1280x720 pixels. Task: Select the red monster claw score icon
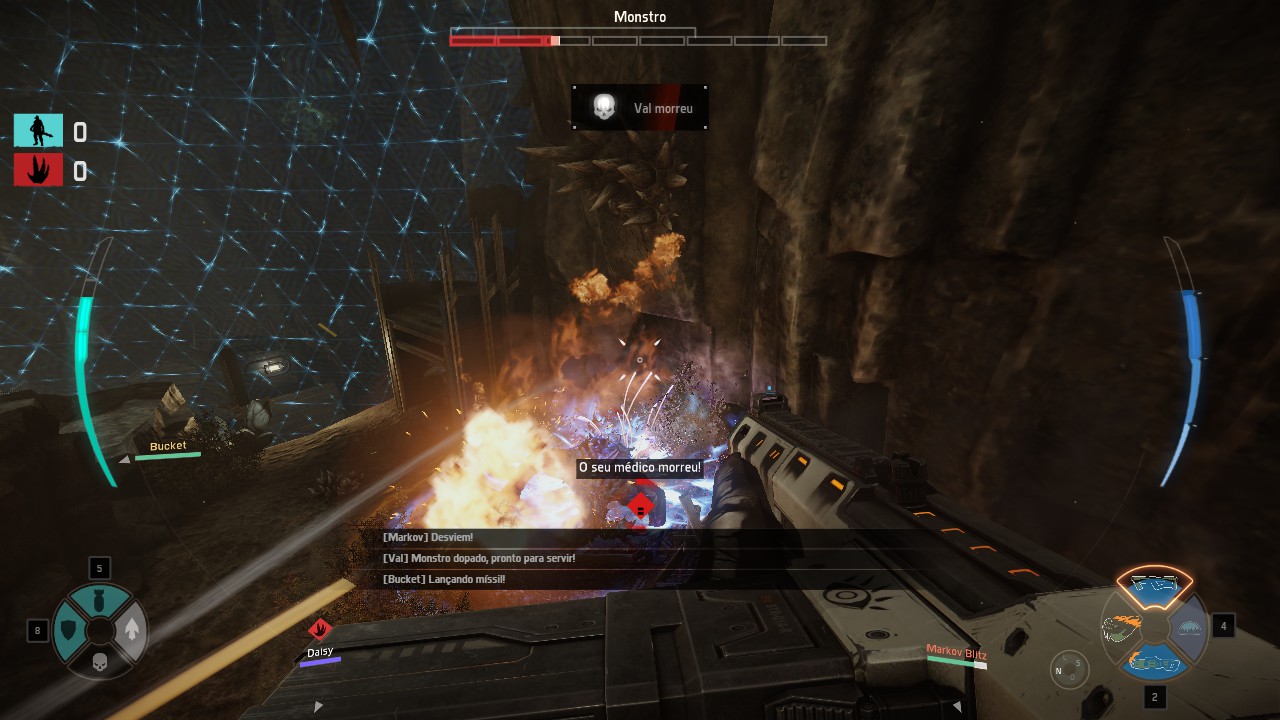(x=38, y=170)
